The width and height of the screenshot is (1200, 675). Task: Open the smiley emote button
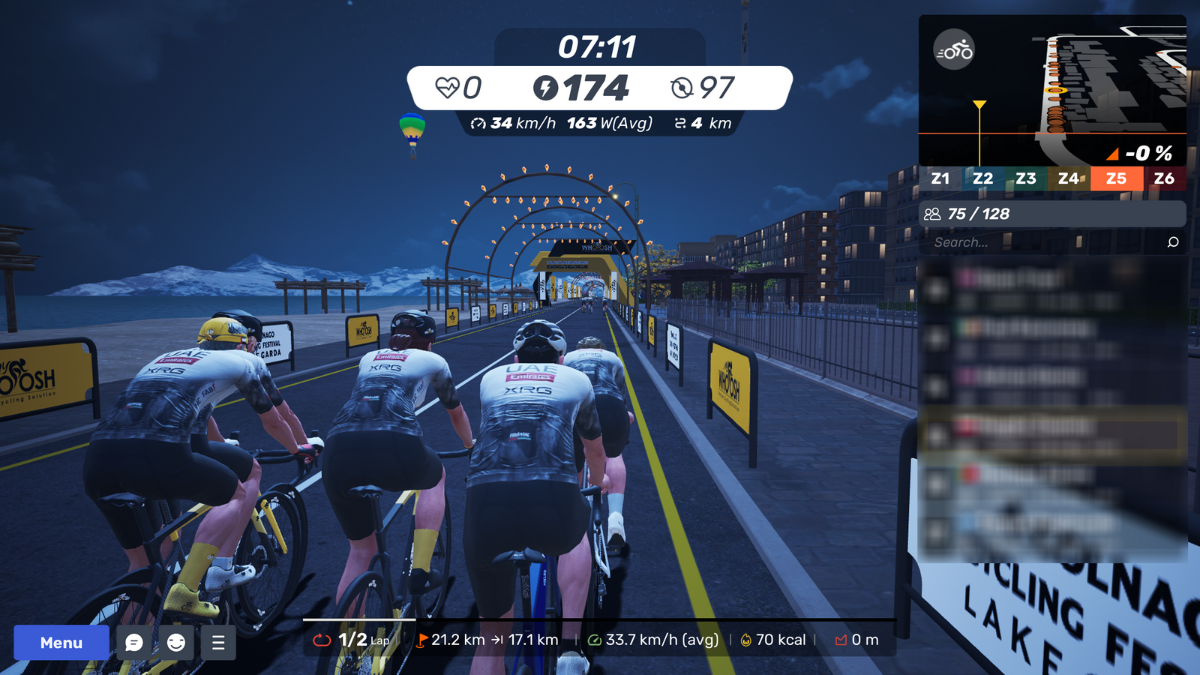(176, 643)
